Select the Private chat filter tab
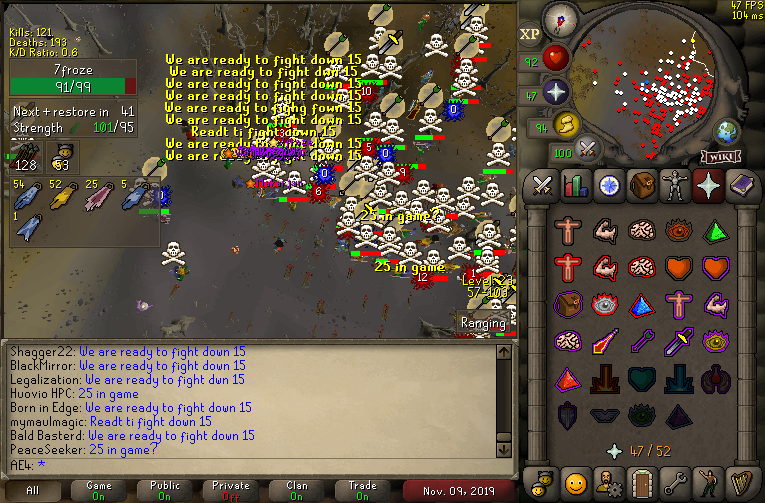 click(231, 490)
